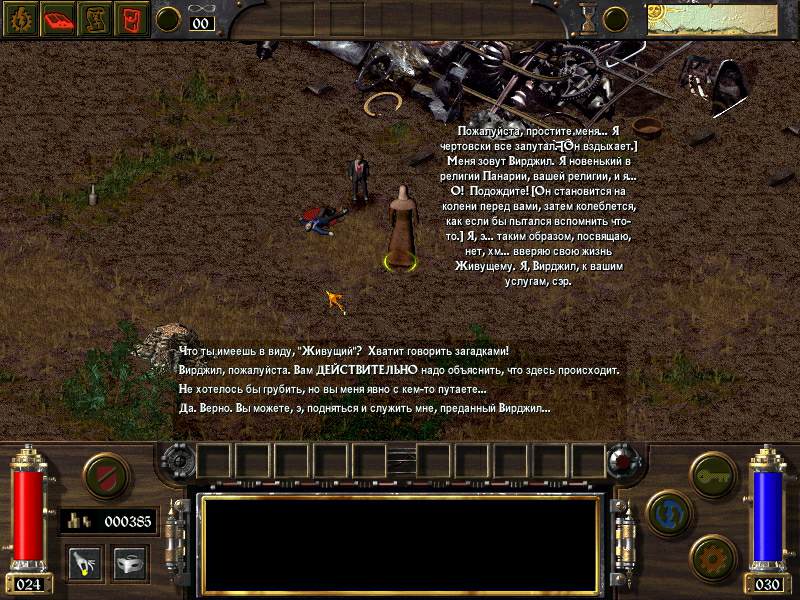The height and width of the screenshot is (600, 800).
Task: Click the hourglass time button
Action: tap(588, 19)
